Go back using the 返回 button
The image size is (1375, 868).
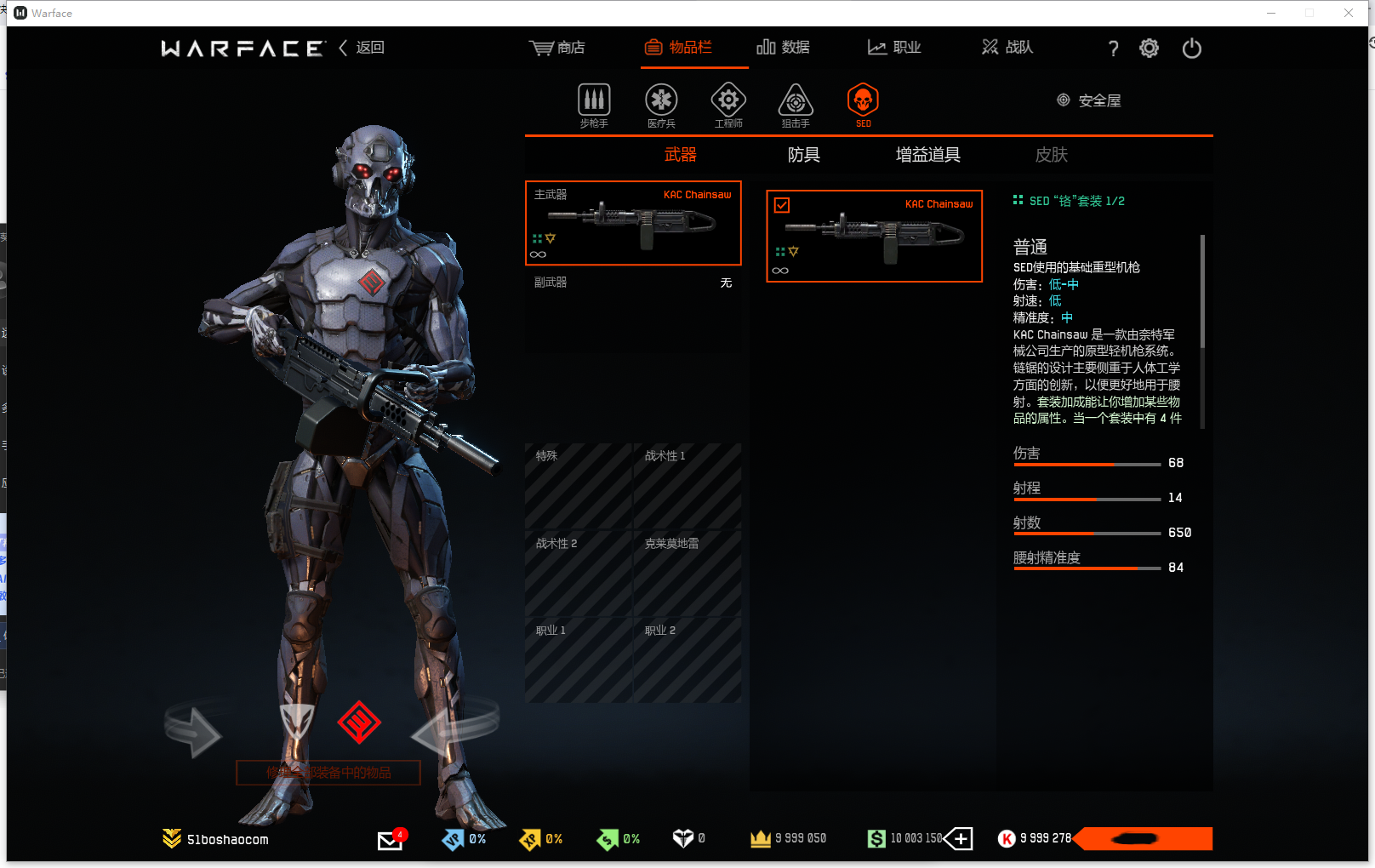(362, 48)
